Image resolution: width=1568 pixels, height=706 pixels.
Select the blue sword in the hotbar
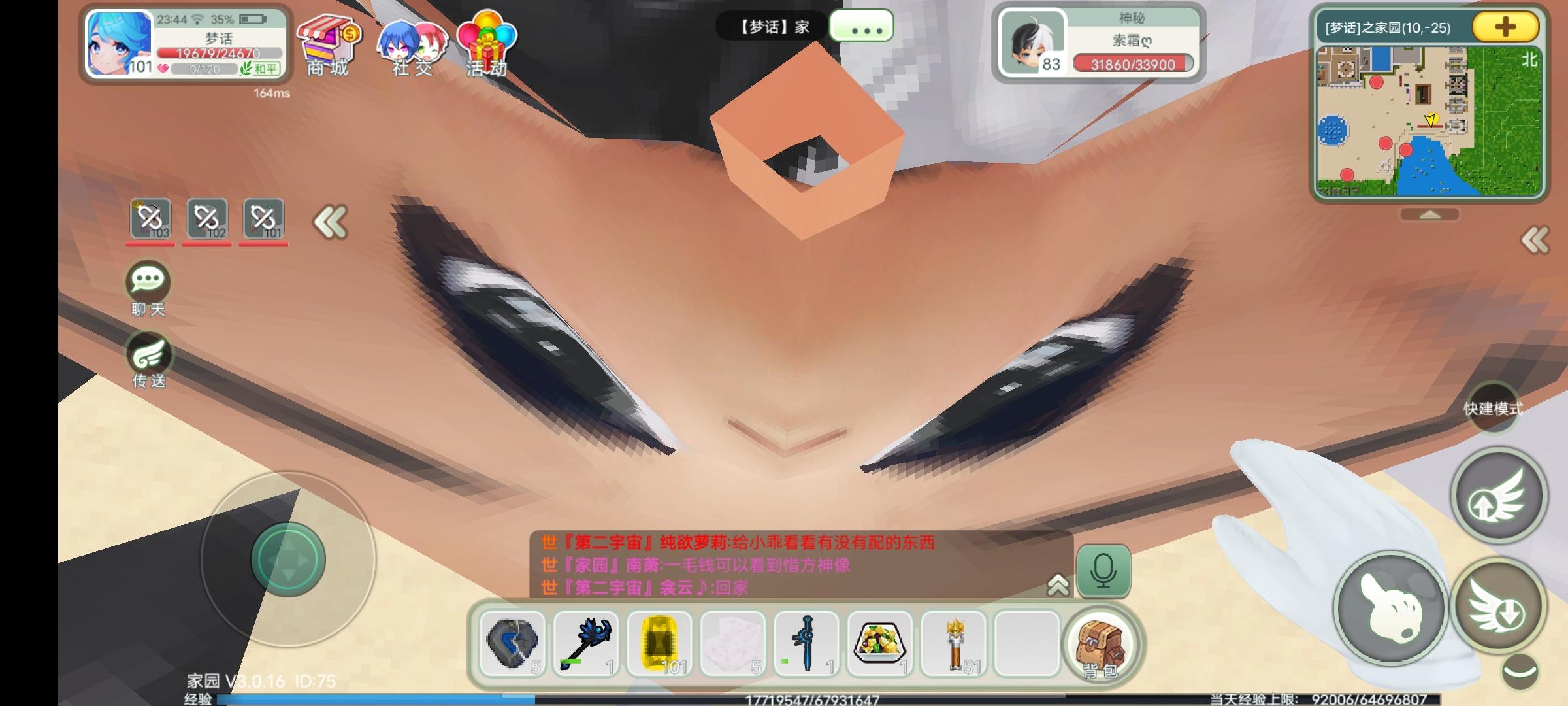808,644
